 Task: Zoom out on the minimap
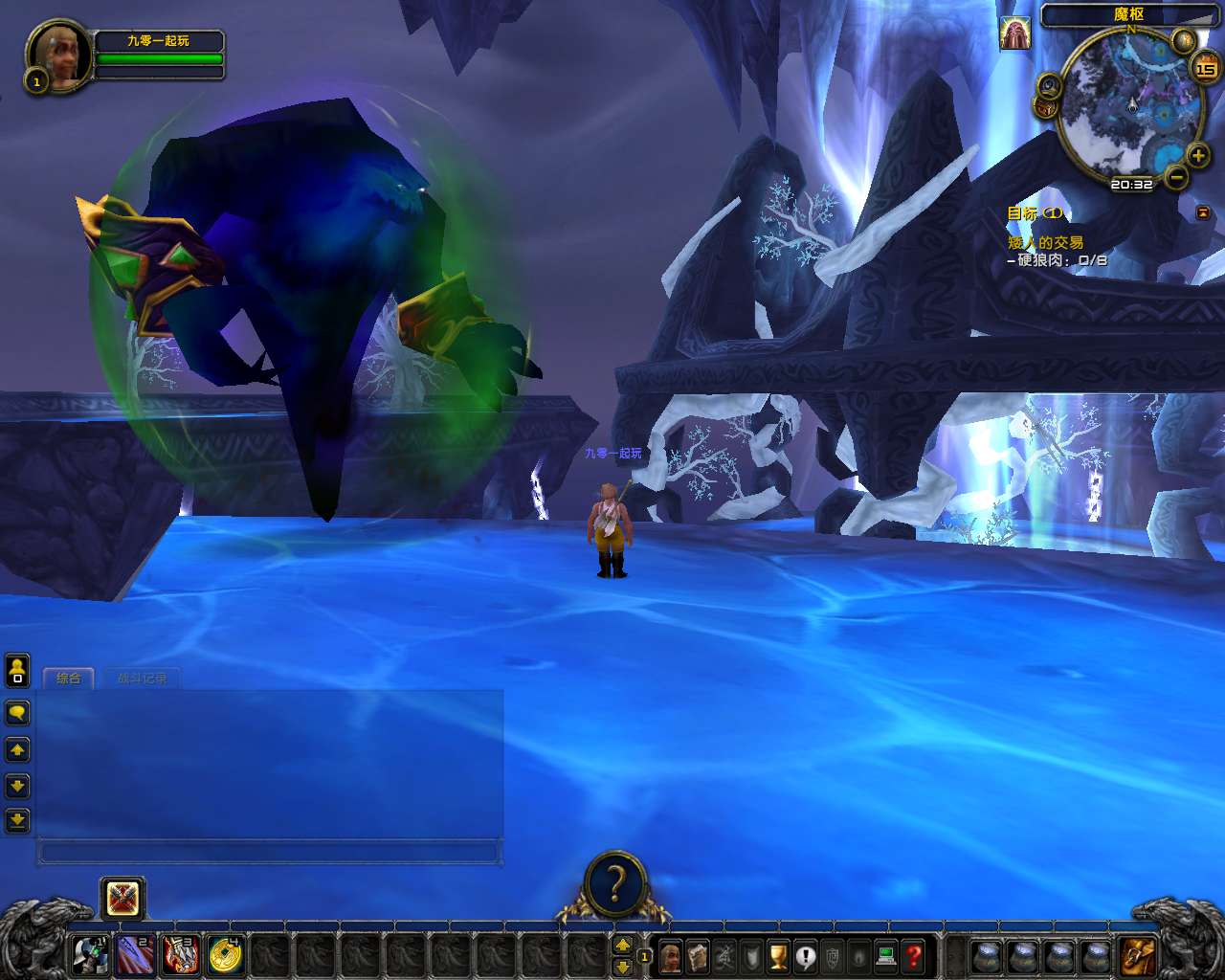[x=1177, y=177]
